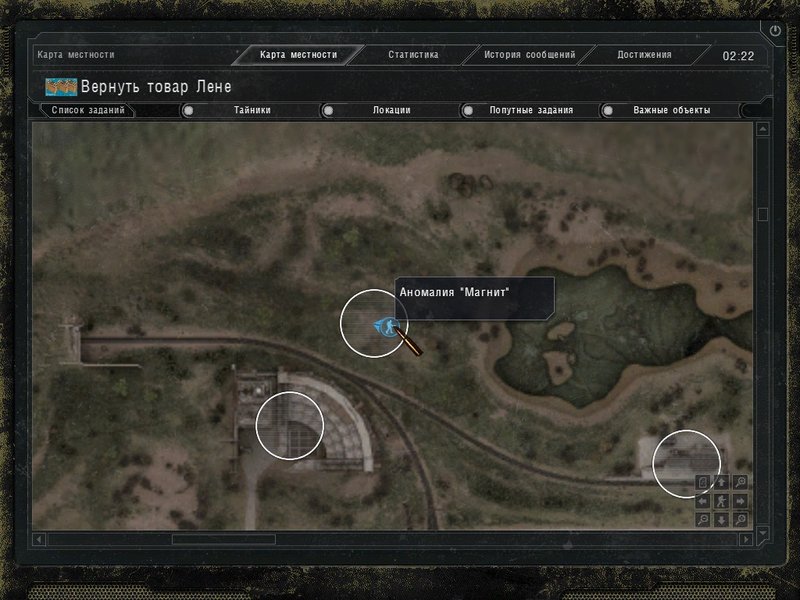
Task: Click the horizontal scrollbar left arrow
Action: point(40,539)
